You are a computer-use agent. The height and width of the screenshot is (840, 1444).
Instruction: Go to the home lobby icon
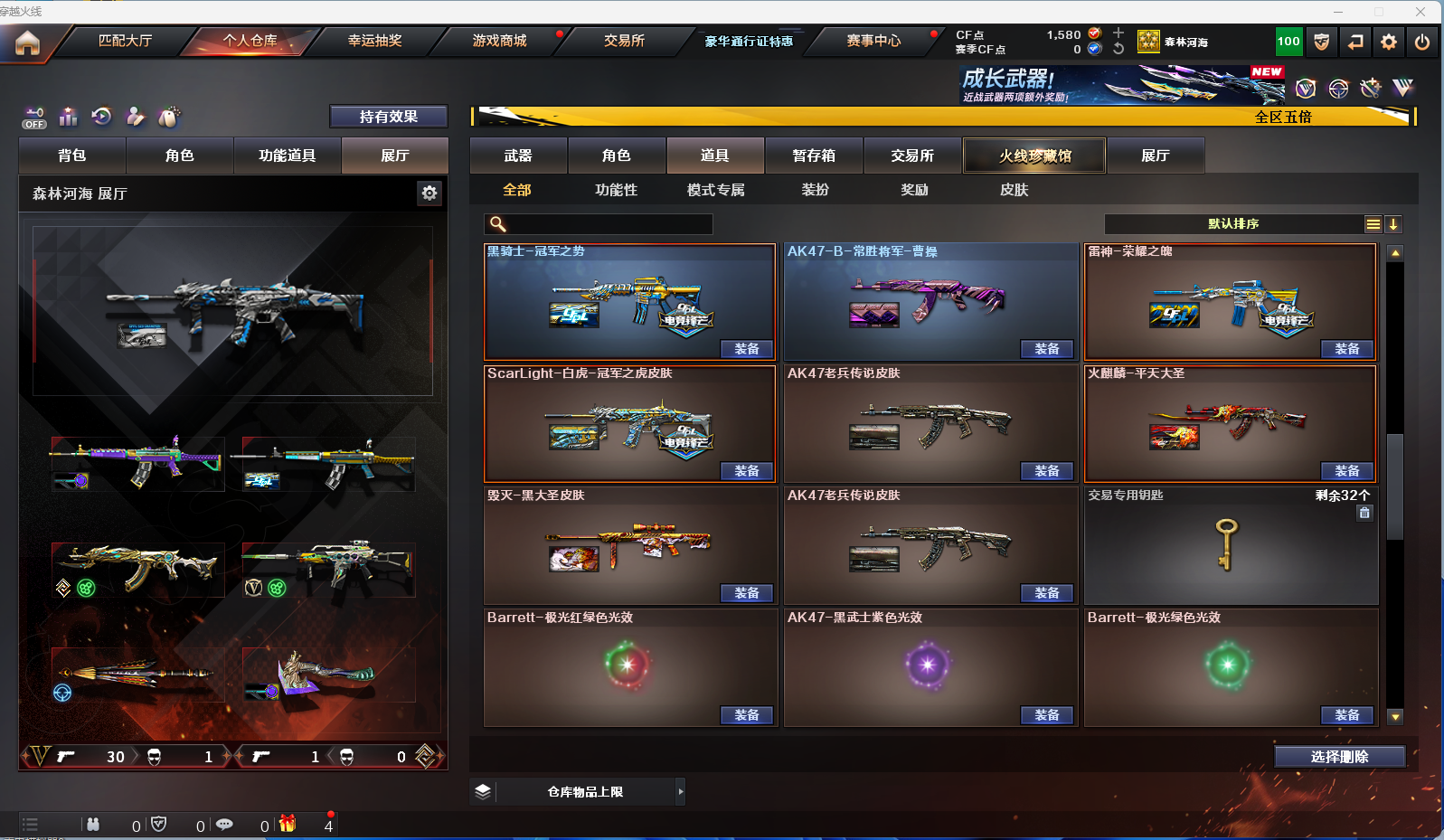(28, 42)
